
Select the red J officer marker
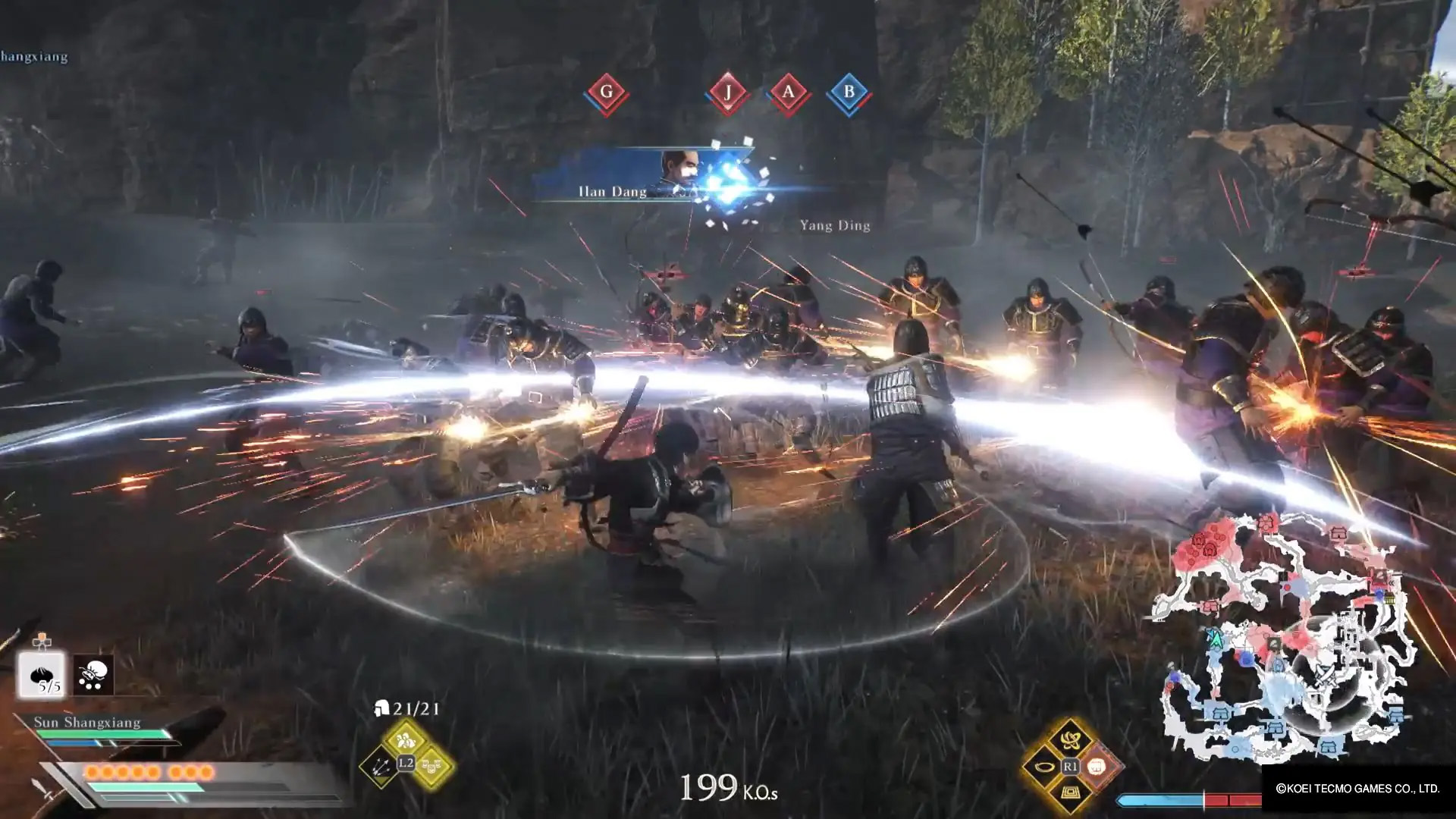[727, 93]
